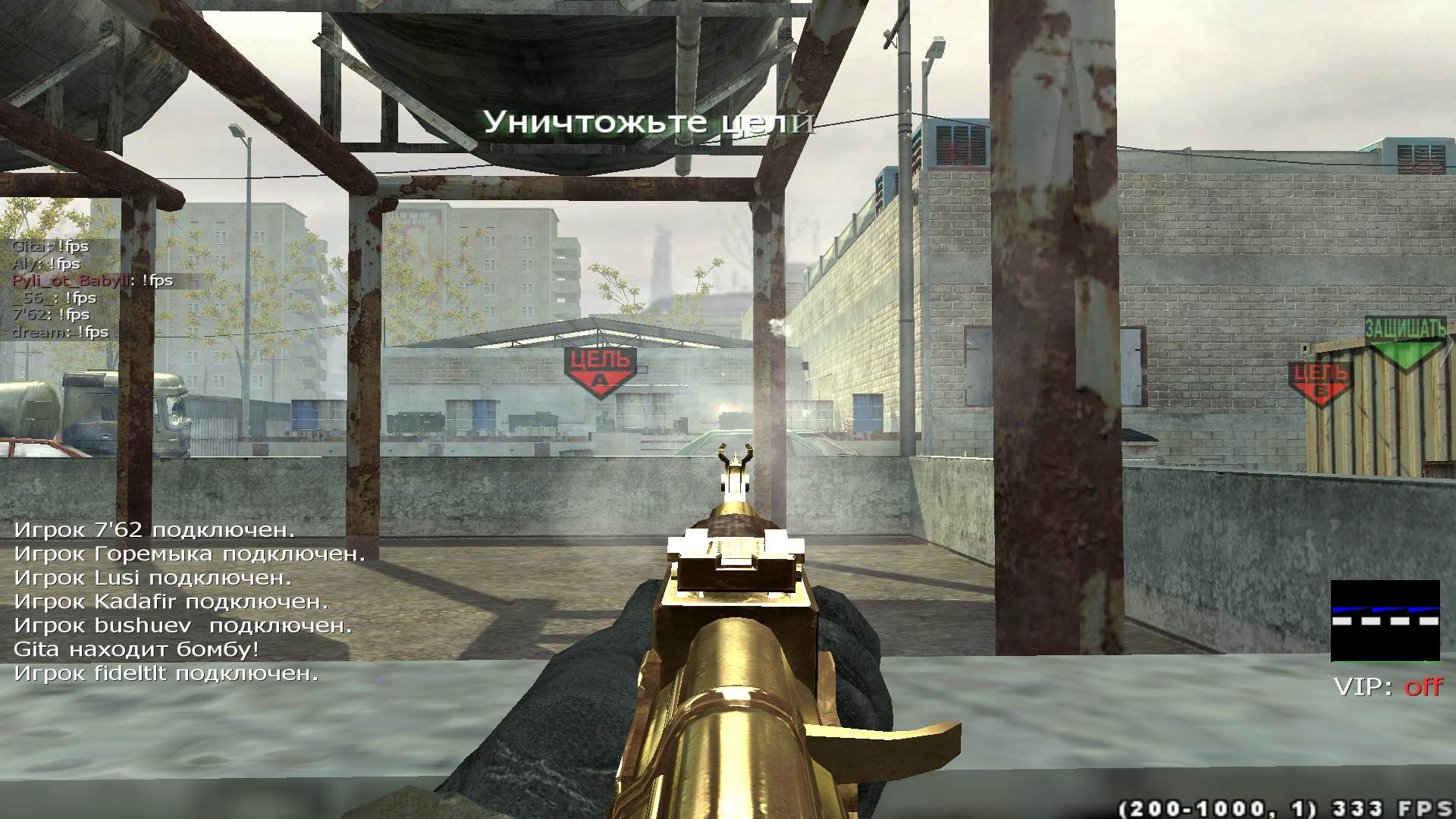Click the black lagometer network graph

[1385, 620]
